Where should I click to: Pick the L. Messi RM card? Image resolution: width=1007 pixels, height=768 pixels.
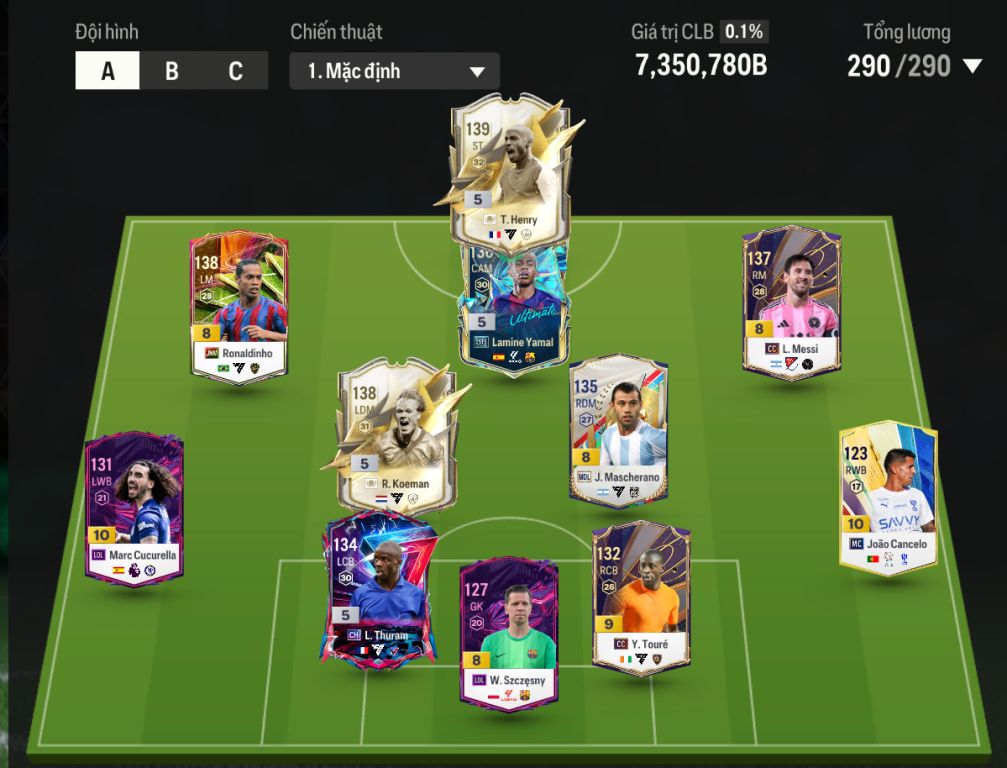791,300
